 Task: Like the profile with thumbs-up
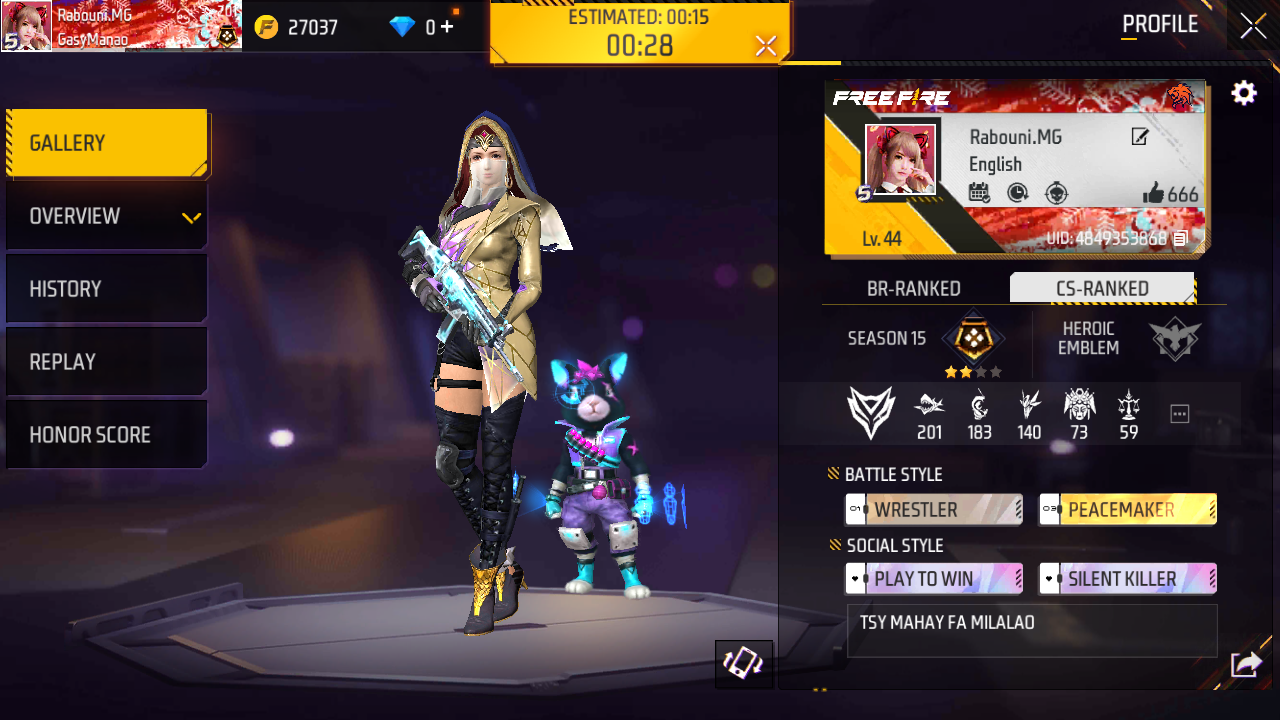pos(1153,194)
